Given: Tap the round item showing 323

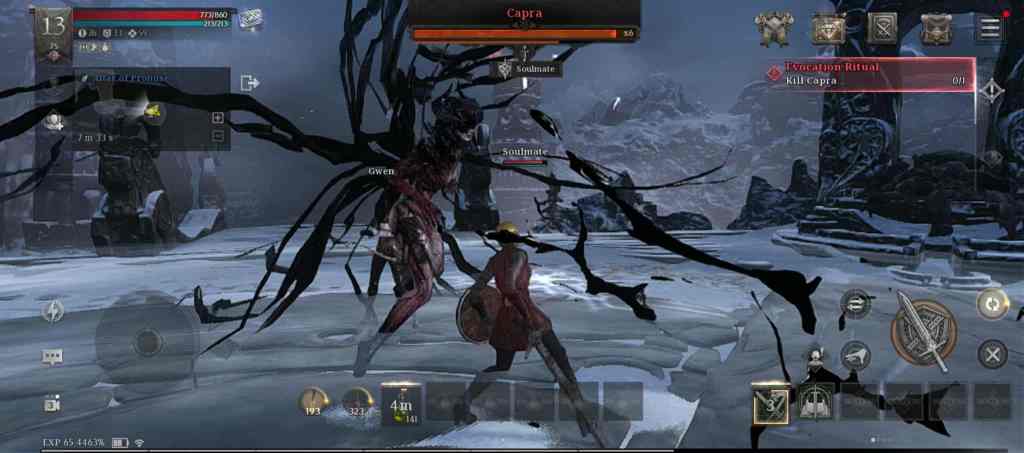Looking at the screenshot, I should click(x=357, y=402).
